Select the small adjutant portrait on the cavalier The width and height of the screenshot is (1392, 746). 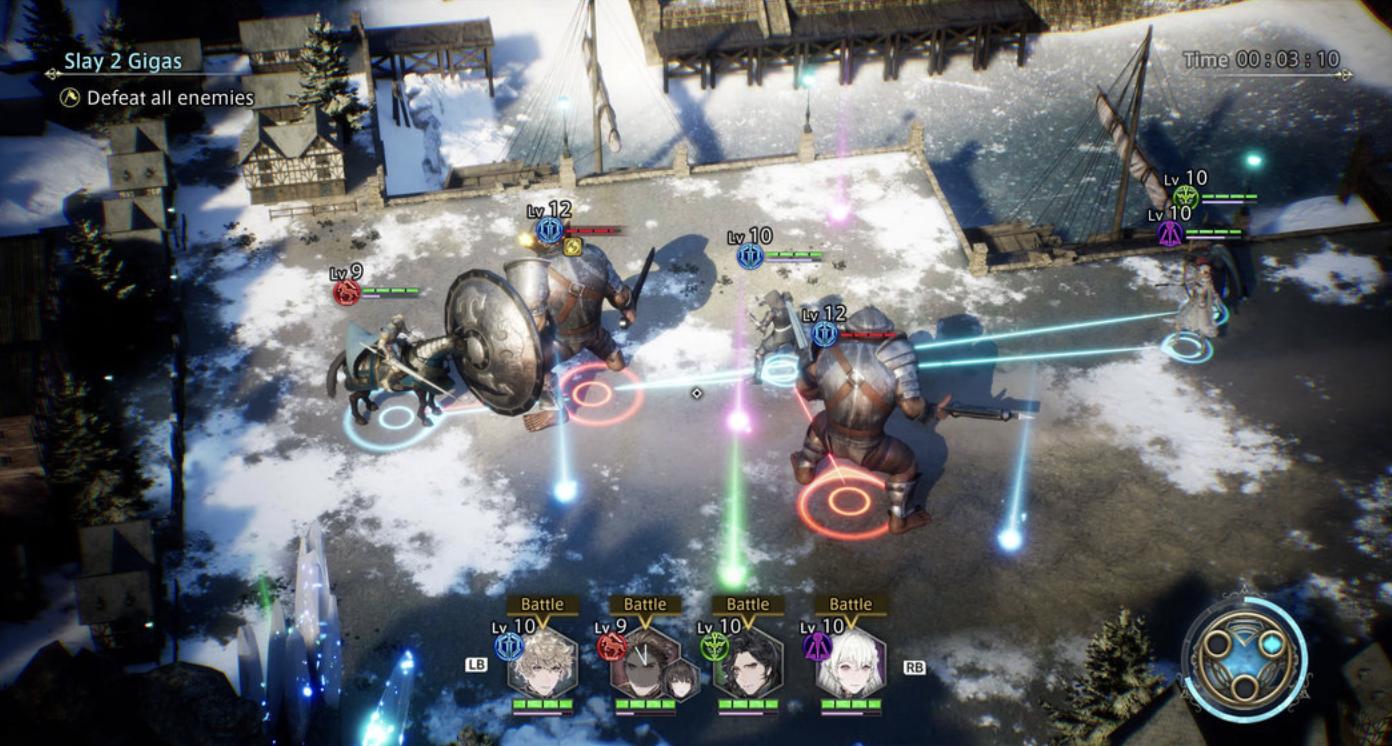(x=682, y=679)
